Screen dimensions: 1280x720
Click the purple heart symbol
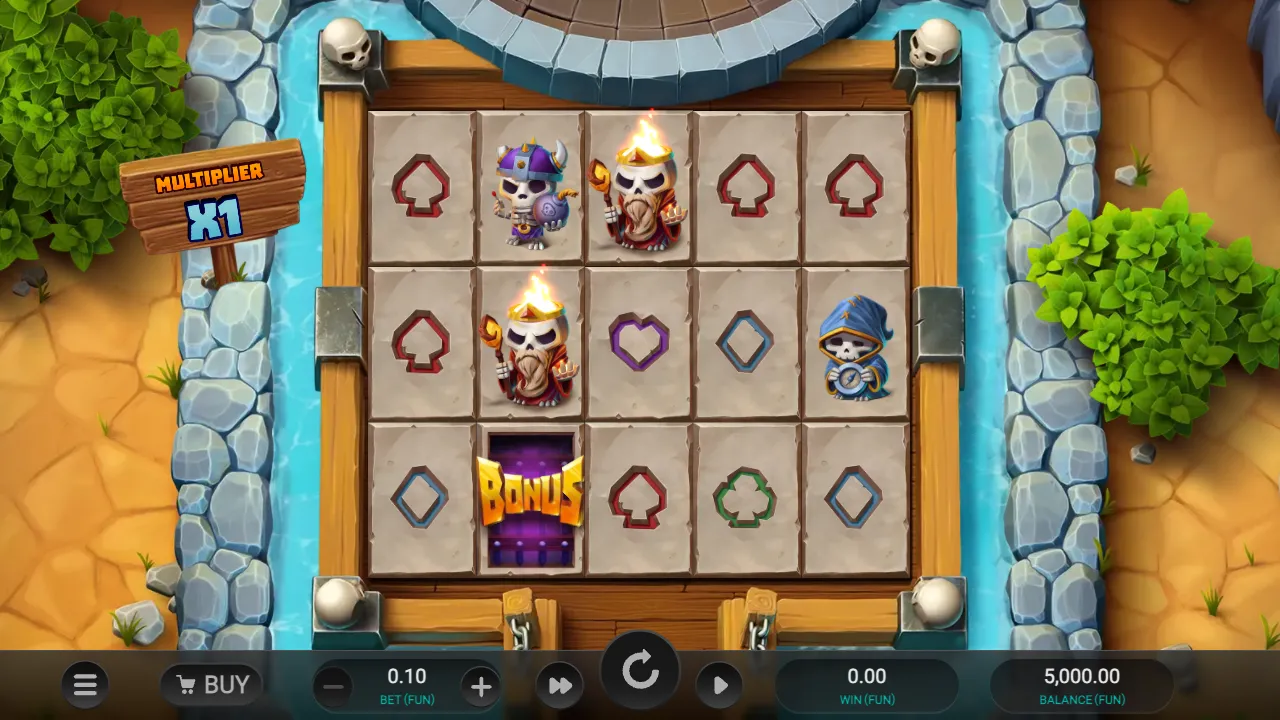click(641, 341)
